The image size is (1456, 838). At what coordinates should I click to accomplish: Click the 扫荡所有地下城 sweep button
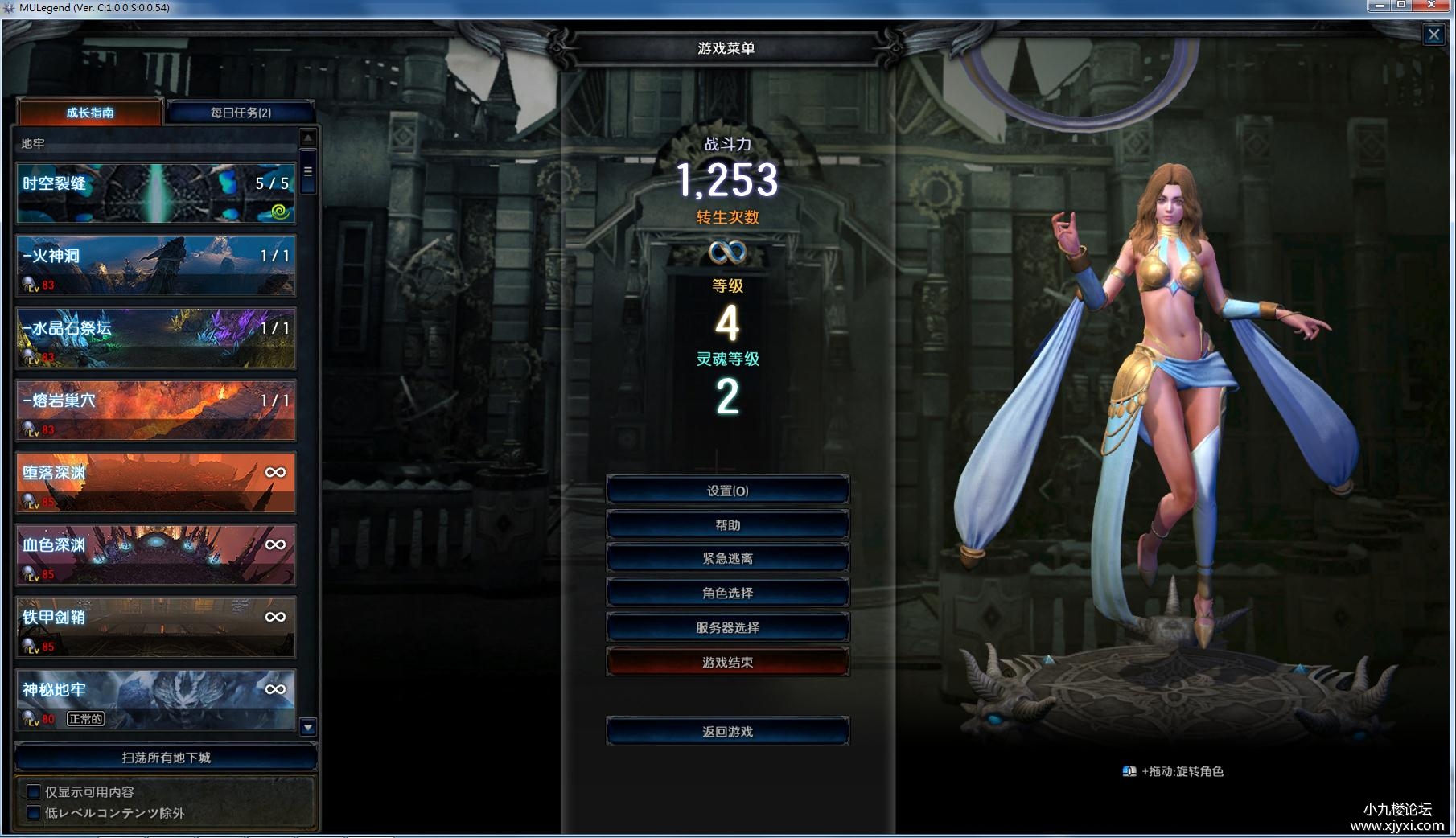point(166,758)
